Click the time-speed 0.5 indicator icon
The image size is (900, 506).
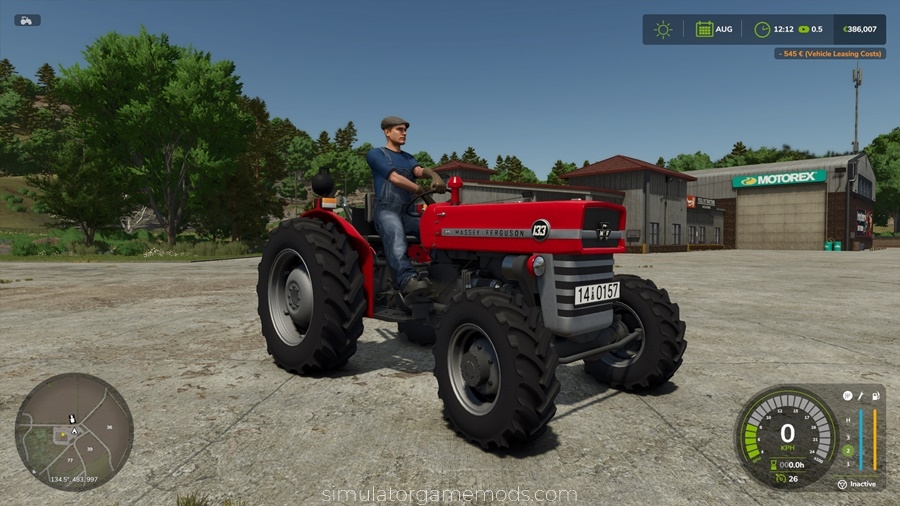[804, 29]
